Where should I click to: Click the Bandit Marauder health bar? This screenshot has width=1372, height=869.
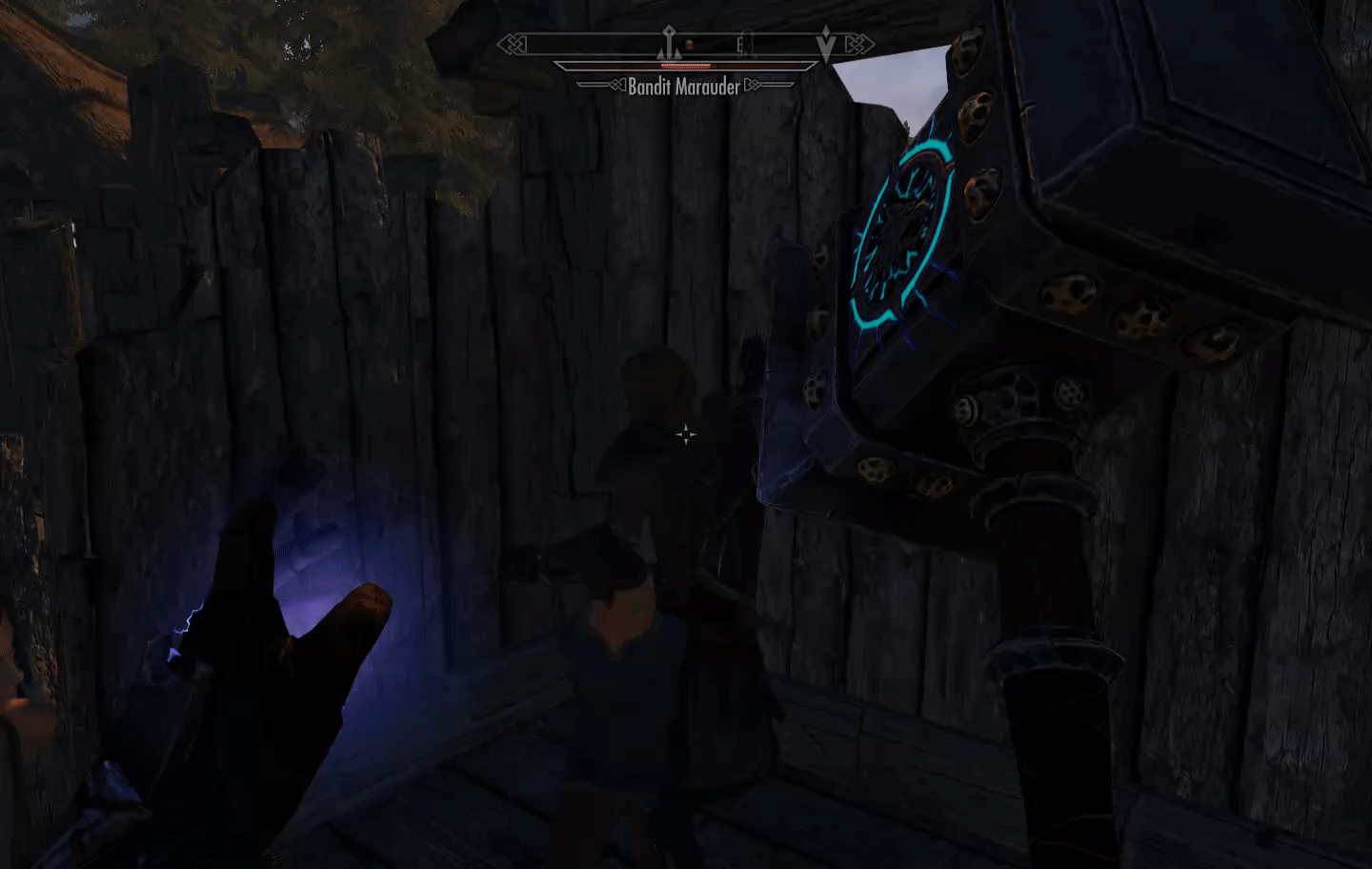pyautogui.click(x=684, y=66)
